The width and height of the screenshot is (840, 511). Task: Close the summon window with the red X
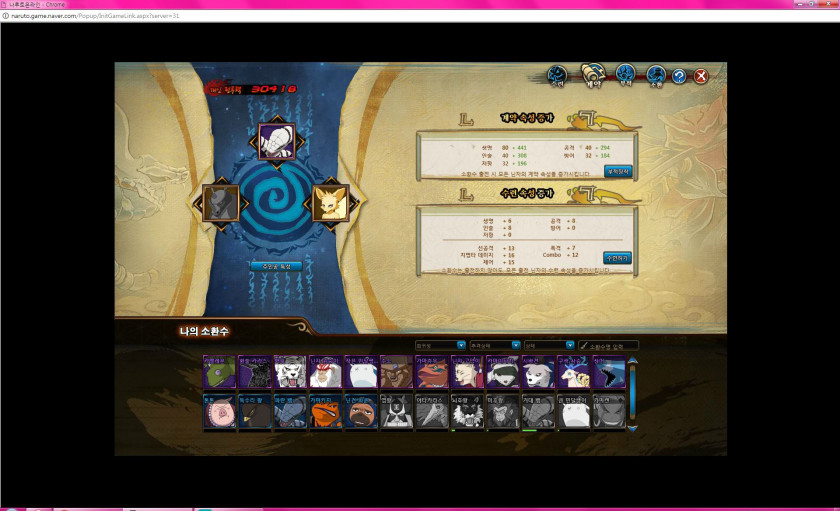[702, 76]
